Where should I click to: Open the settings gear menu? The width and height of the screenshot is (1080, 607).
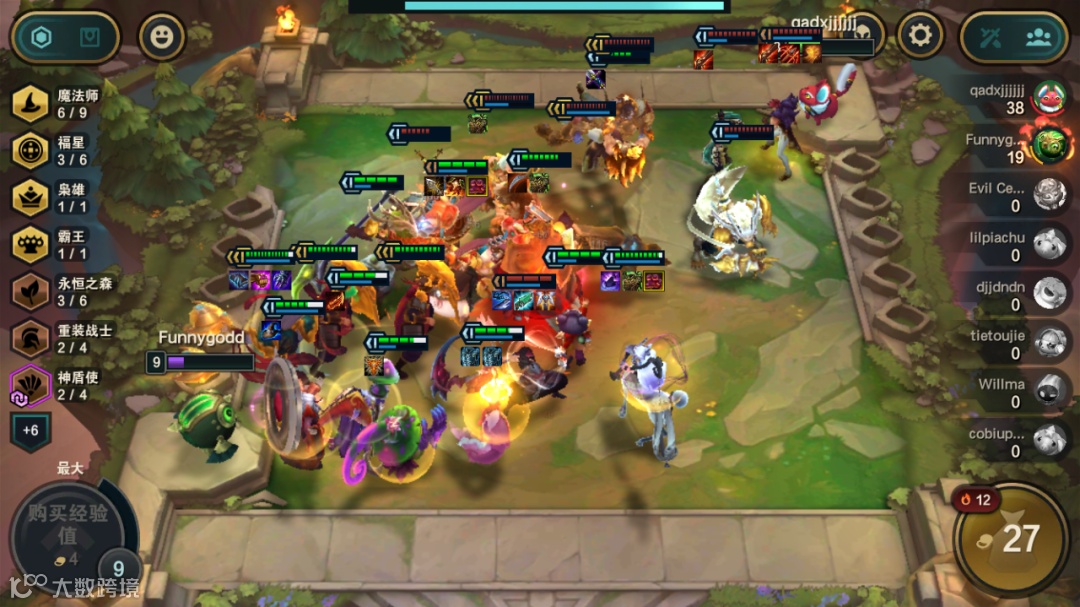[x=920, y=37]
